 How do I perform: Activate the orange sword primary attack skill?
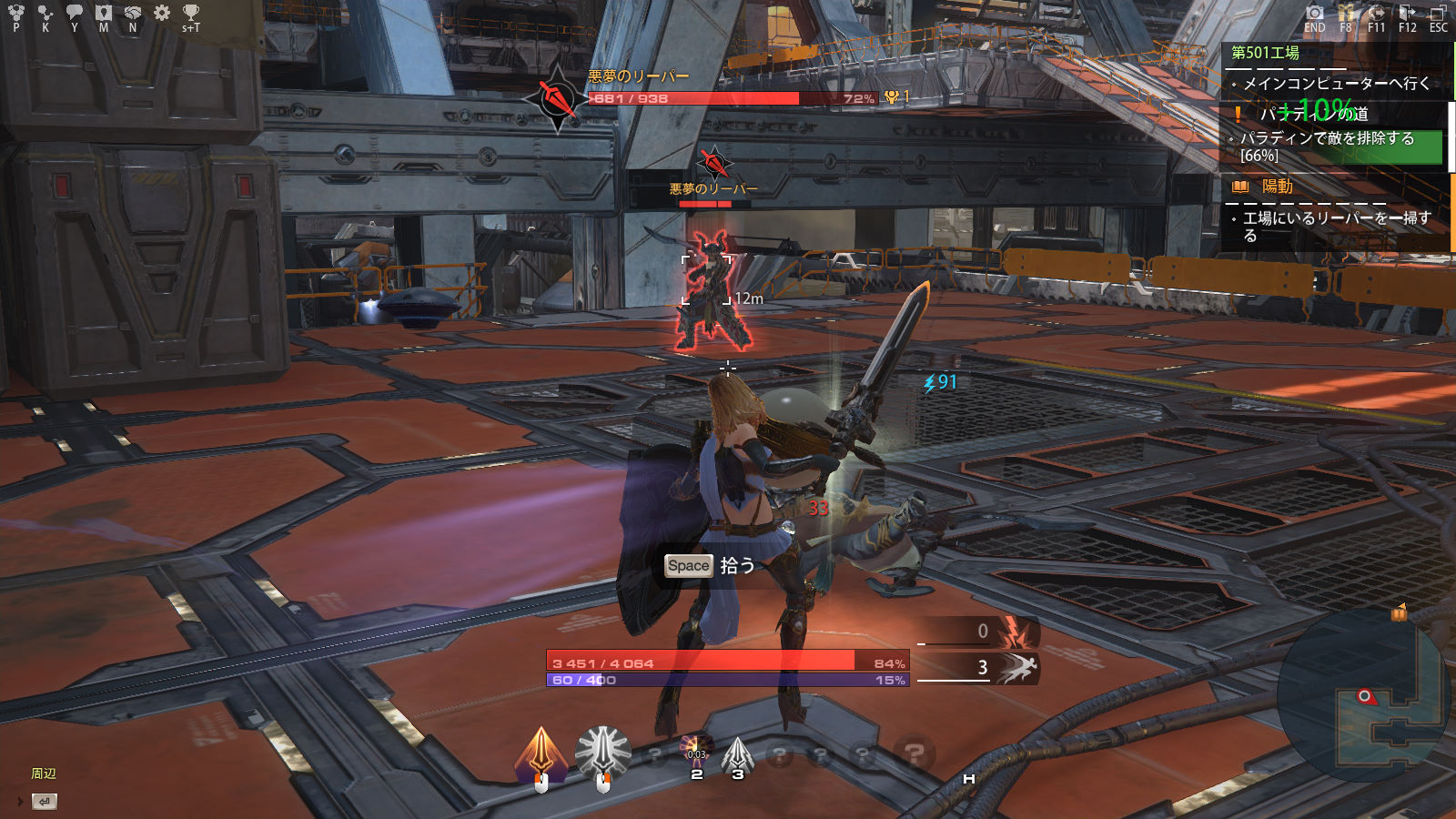[x=541, y=753]
